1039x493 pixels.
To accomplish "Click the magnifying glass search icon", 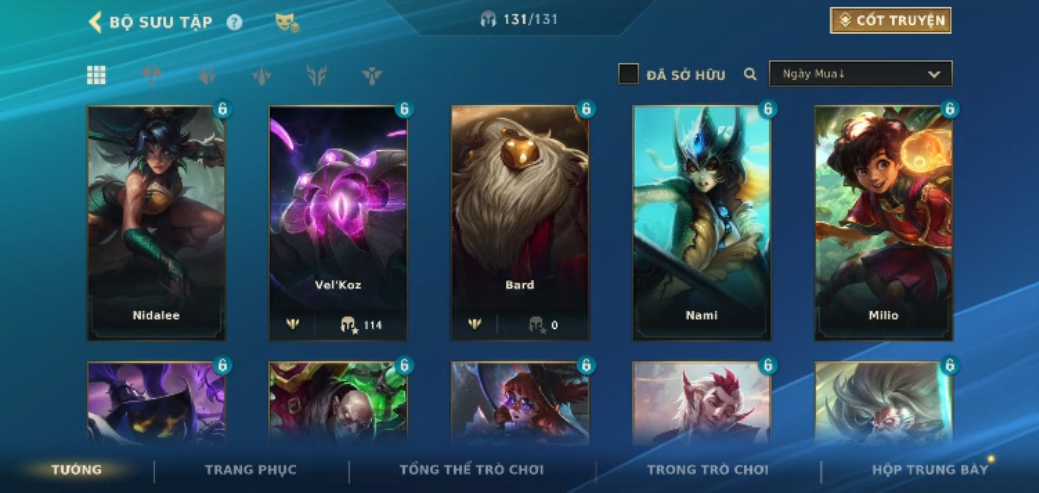I will 750,74.
